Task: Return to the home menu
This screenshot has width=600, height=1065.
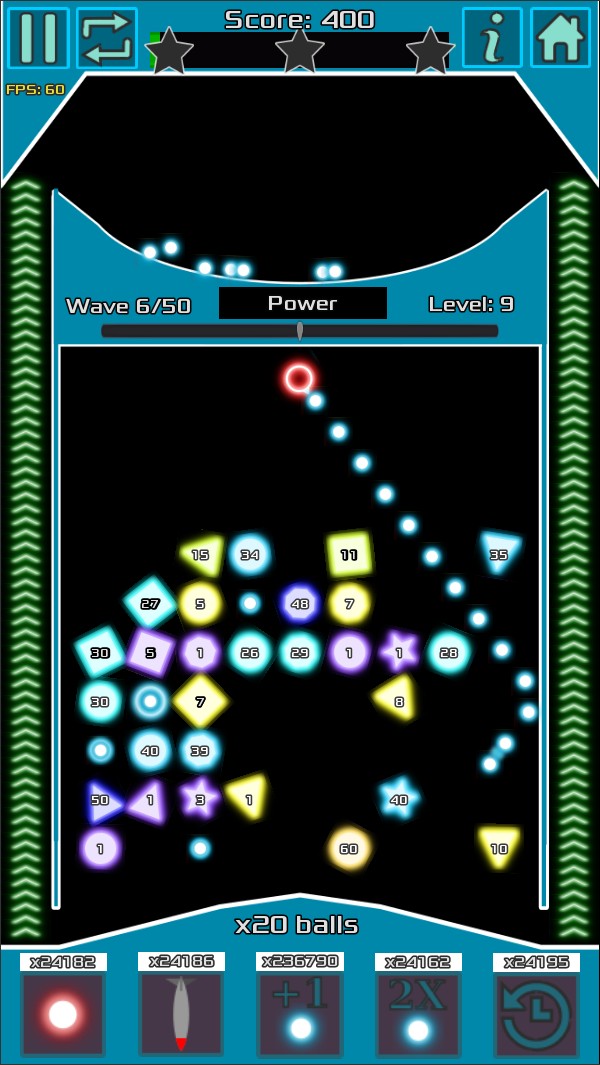Action: point(560,38)
